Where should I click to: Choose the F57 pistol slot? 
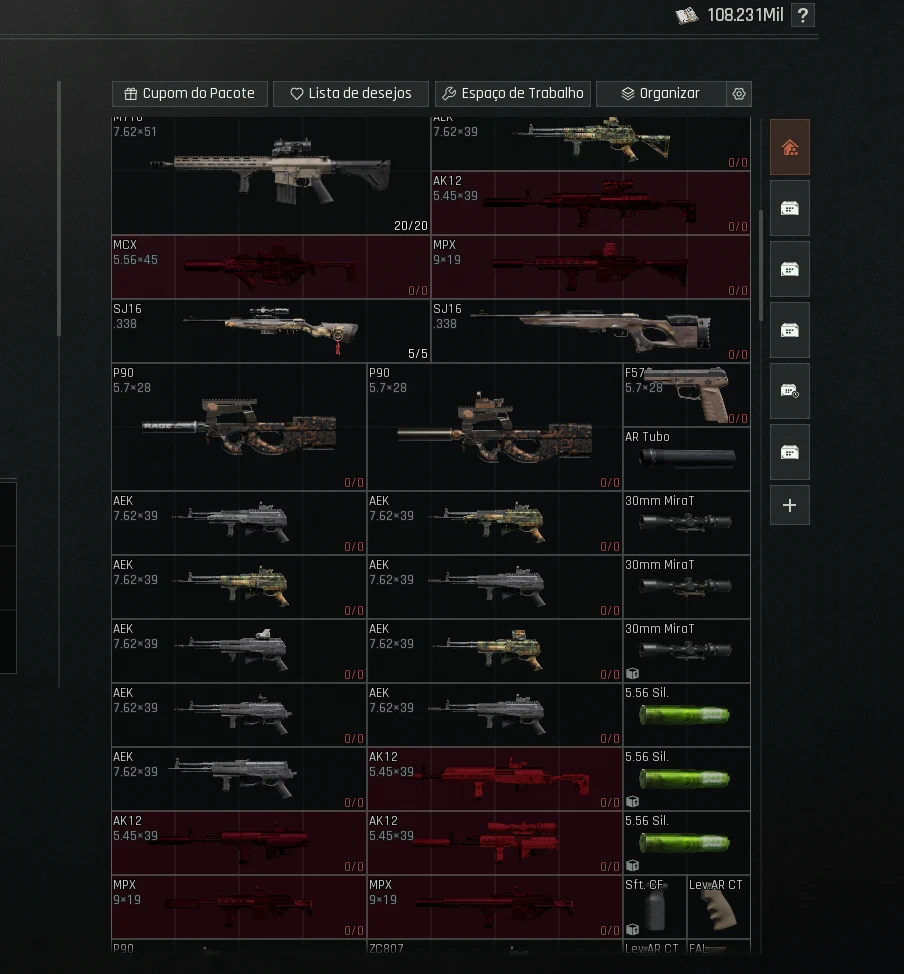[686, 395]
